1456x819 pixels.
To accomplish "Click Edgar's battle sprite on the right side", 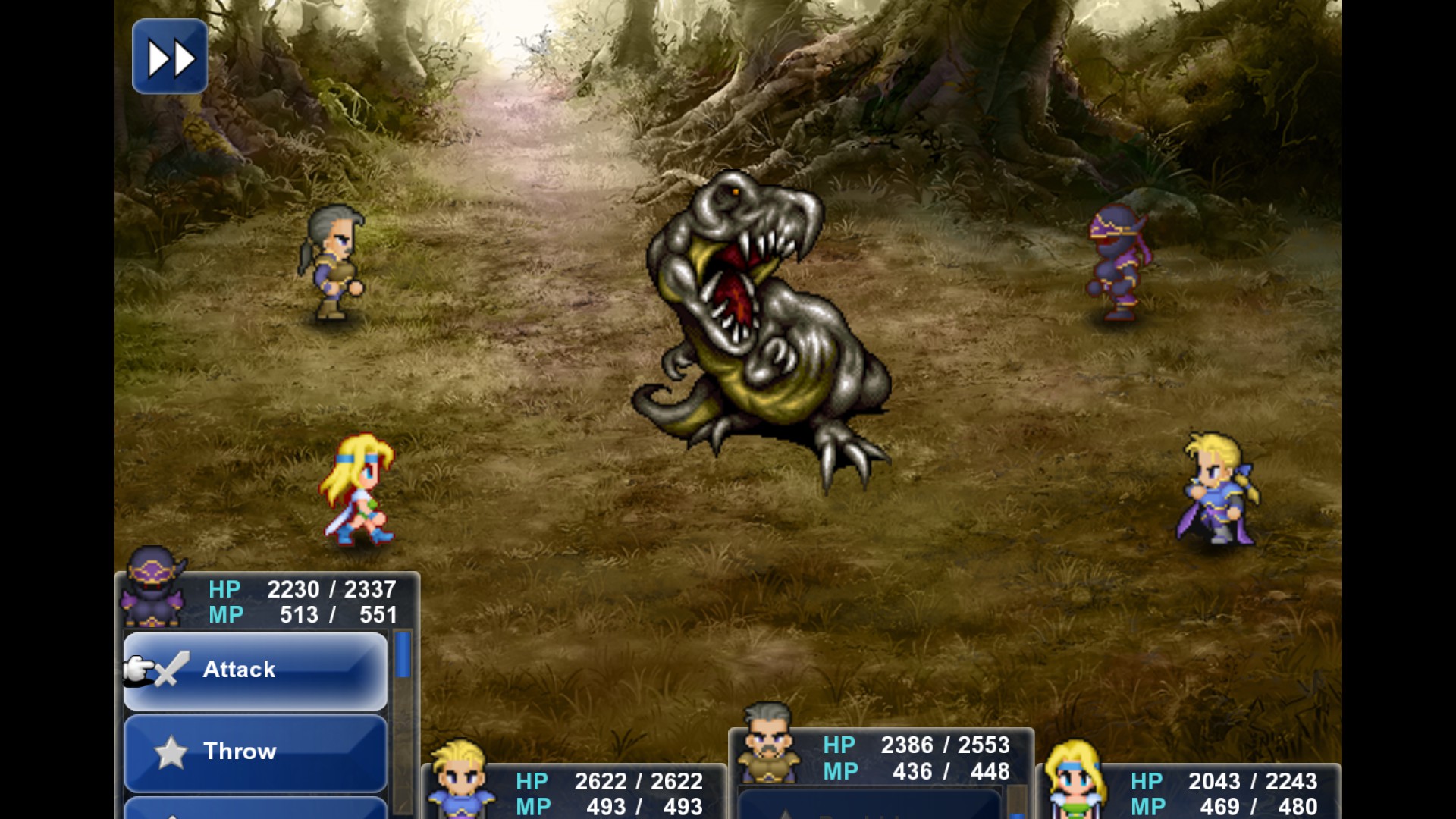I will click(1220, 489).
